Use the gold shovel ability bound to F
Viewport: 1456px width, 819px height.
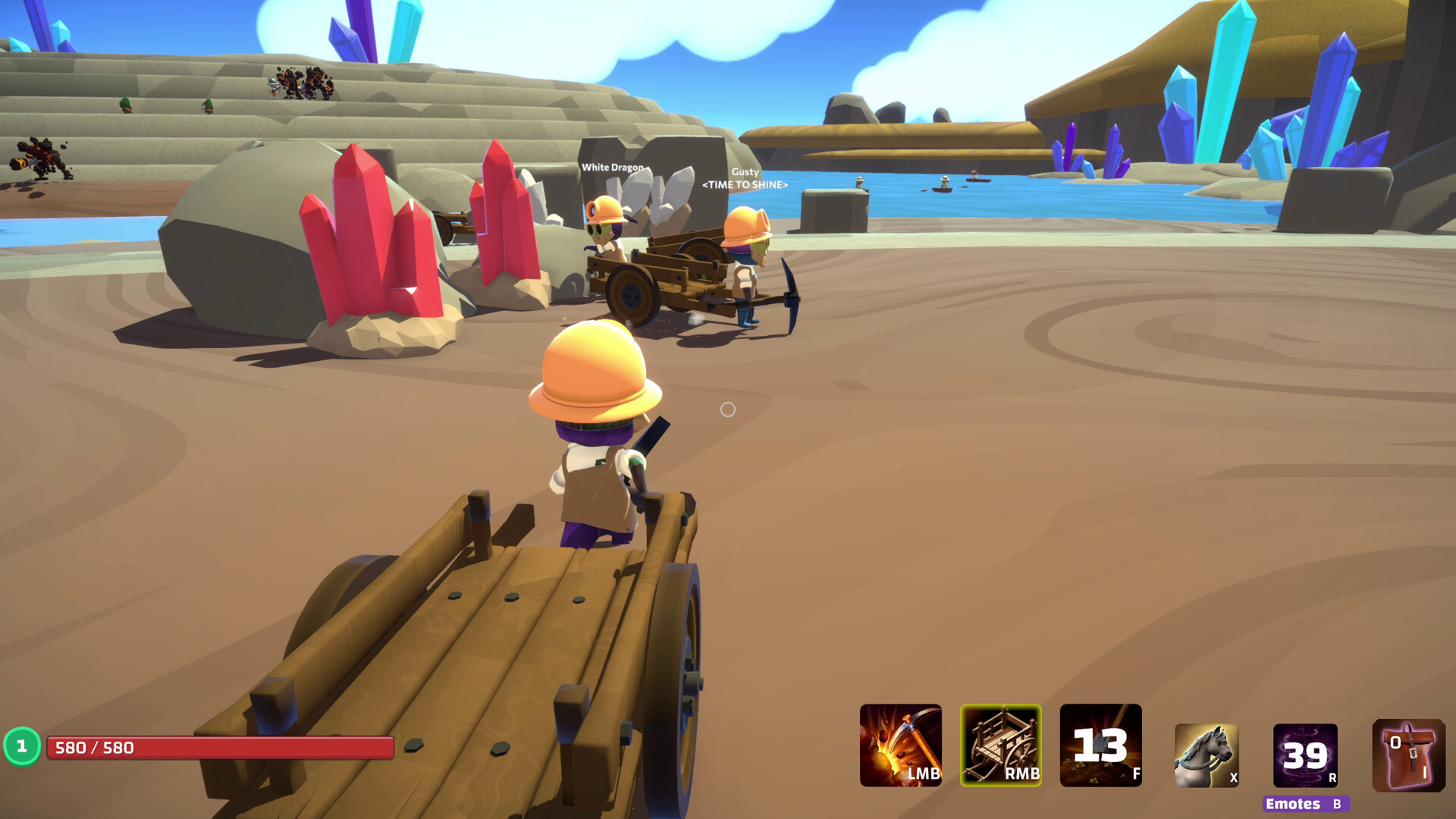[x=1100, y=747]
